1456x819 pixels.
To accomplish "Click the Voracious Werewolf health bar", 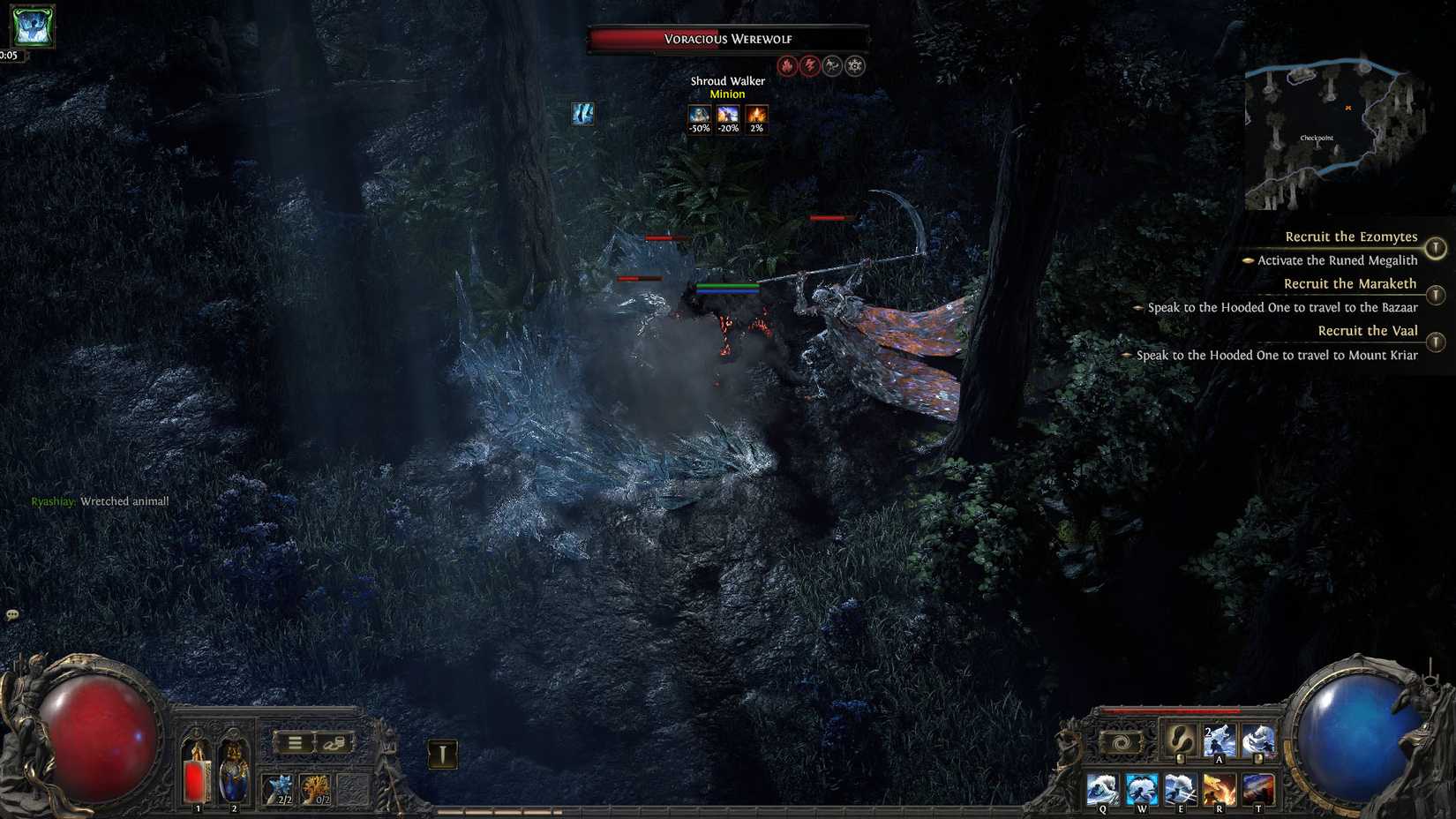I will (x=726, y=39).
